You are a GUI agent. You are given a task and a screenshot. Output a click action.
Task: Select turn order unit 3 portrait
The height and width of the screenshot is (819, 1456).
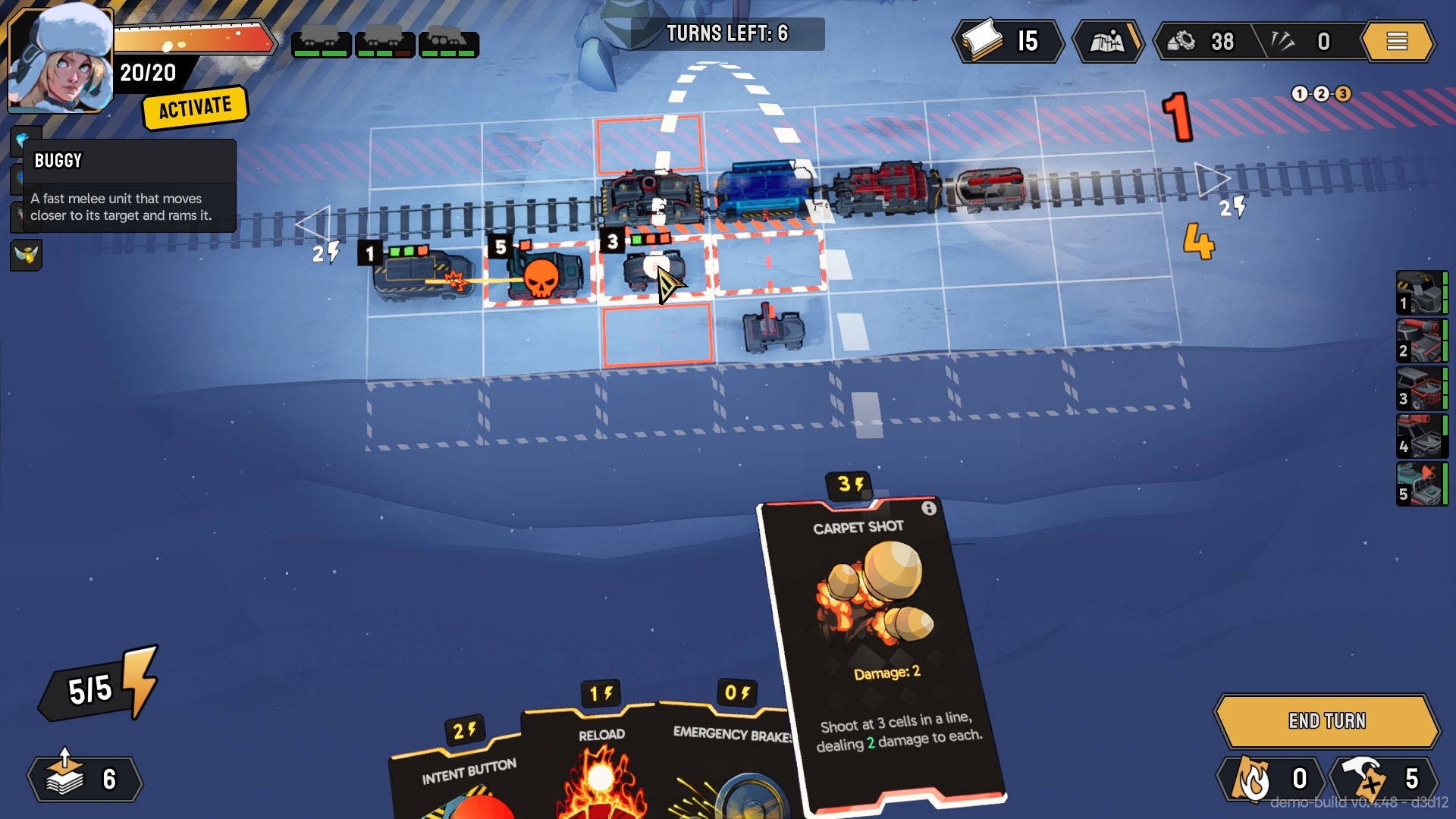pos(1421,388)
